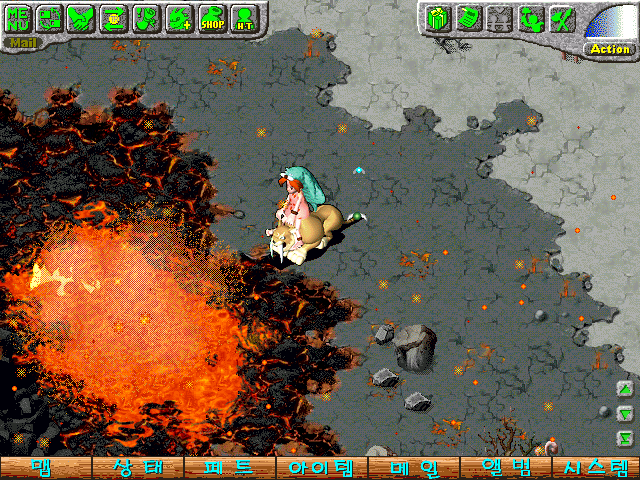640x480 pixels.
Task: Open the SHOP icon
Action: (x=211, y=17)
